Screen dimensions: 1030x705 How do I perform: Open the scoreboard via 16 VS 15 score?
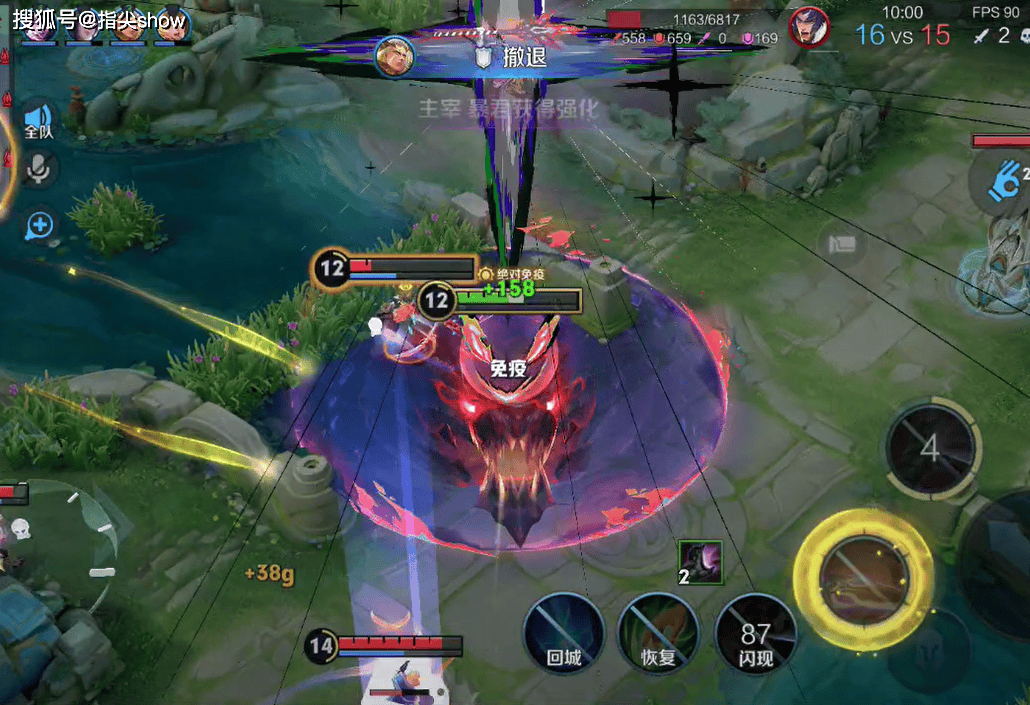[902, 35]
